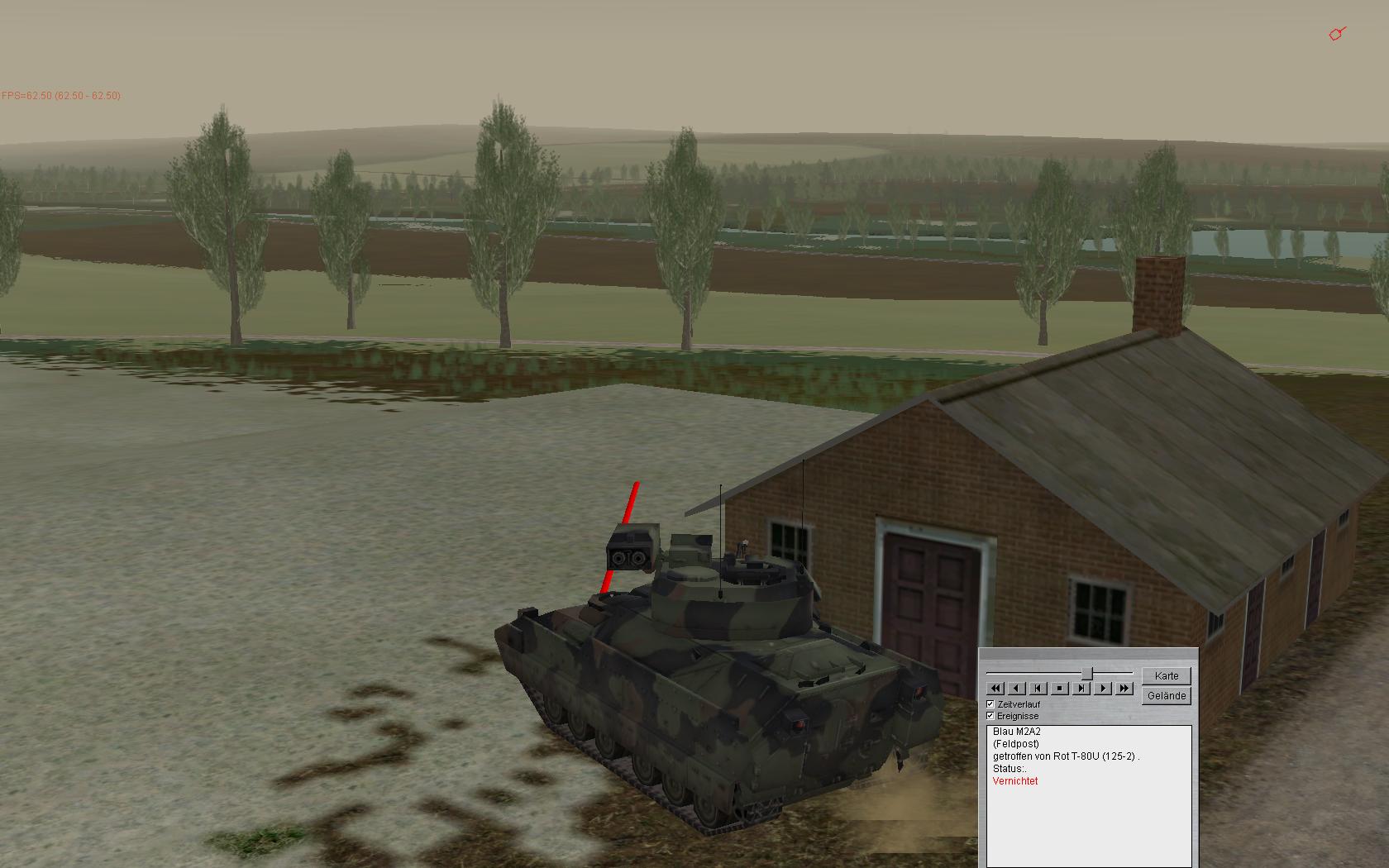Play the replay forward
Viewport: 1389px width, 868px height.
click(1103, 688)
